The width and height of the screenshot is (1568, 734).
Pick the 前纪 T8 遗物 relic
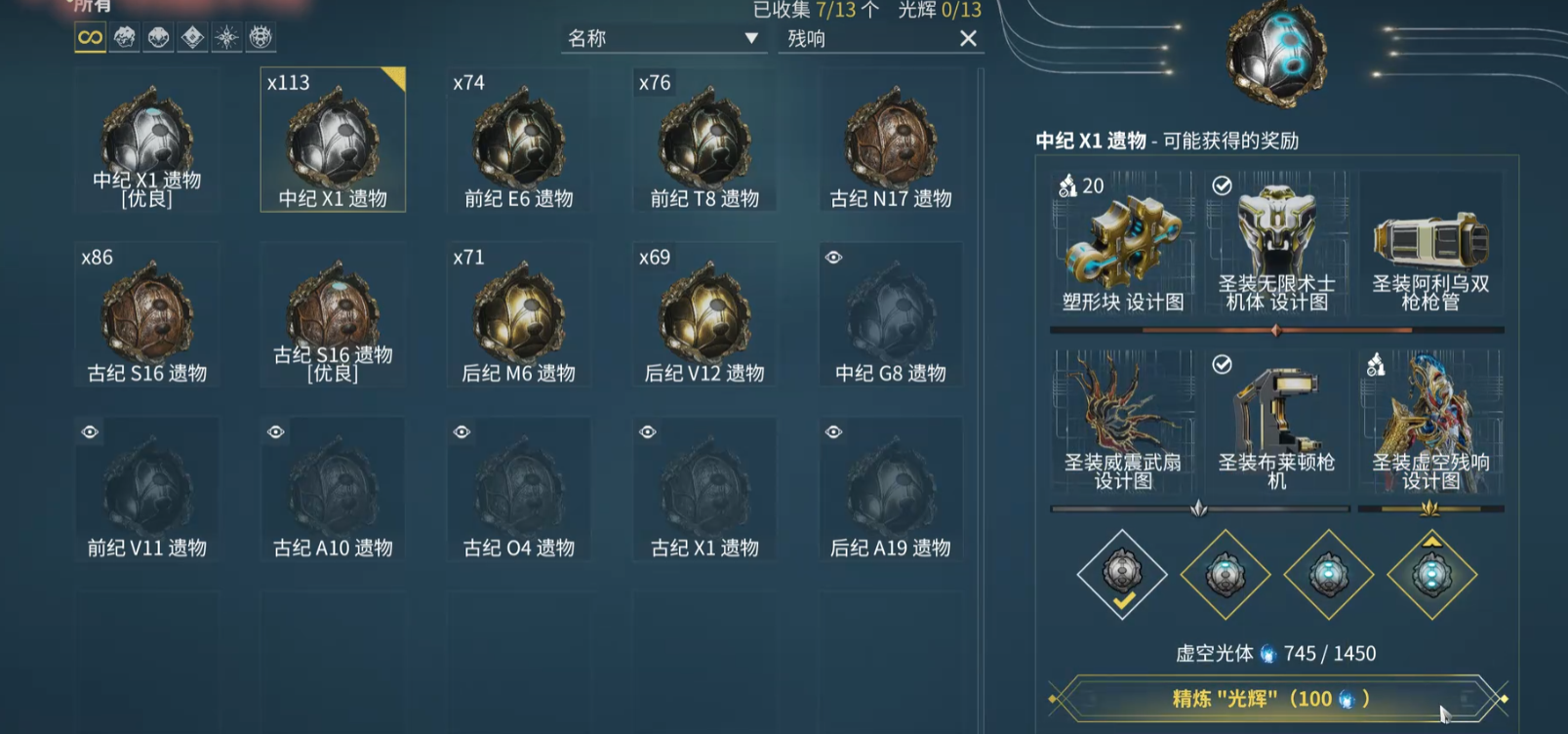tap(704, 141)
